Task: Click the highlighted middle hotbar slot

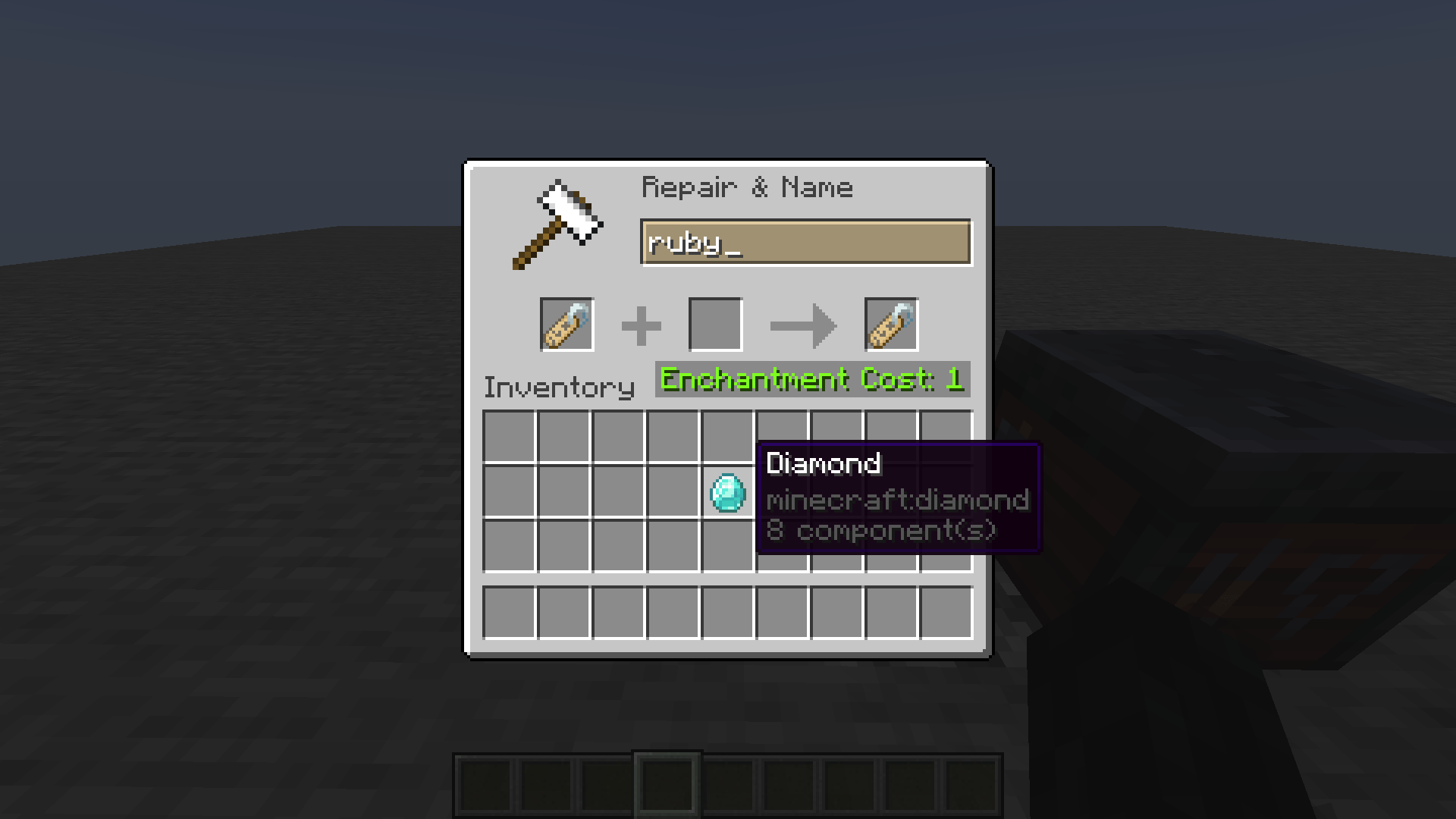Action: click(x=667, y=785)
